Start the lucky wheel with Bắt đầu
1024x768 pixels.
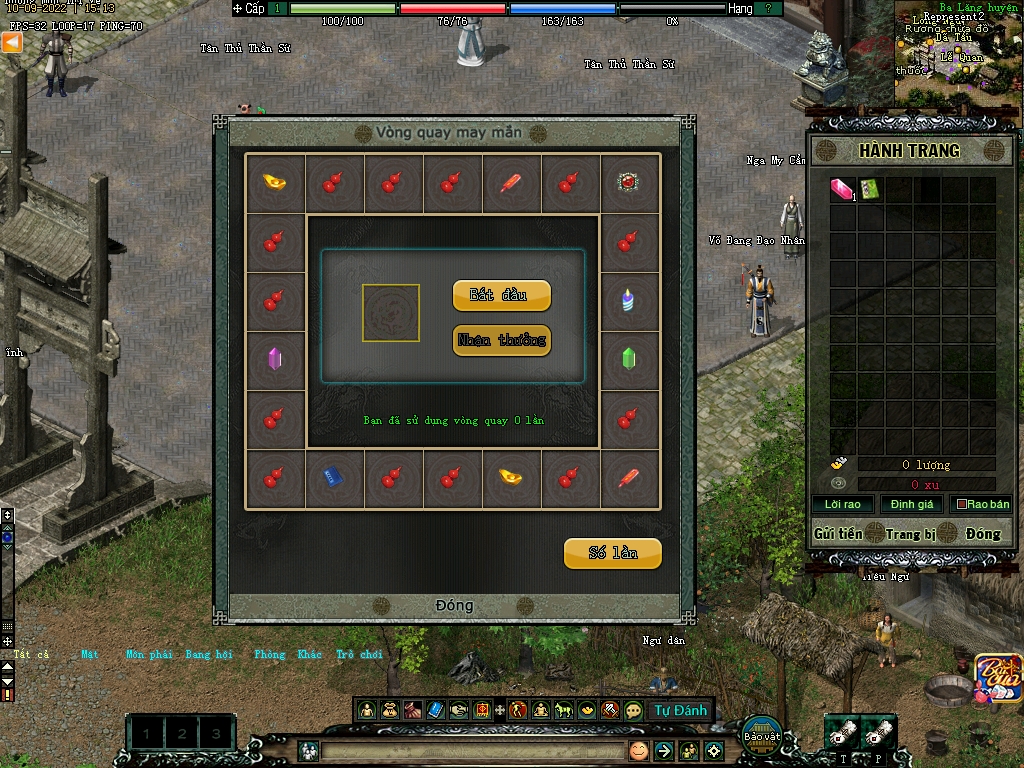501,296
